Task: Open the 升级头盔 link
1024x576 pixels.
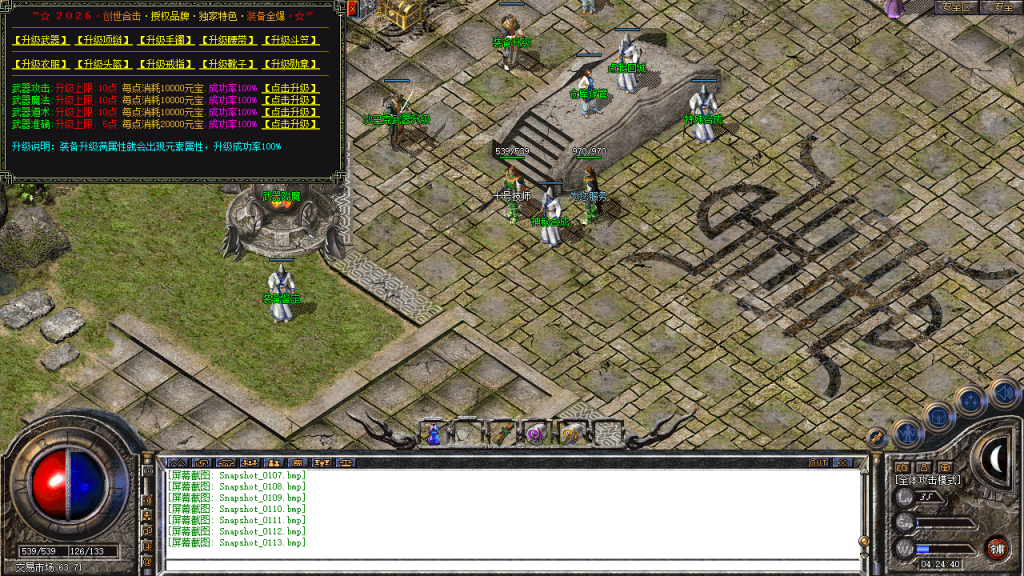Action: click(x=104, y=64)
